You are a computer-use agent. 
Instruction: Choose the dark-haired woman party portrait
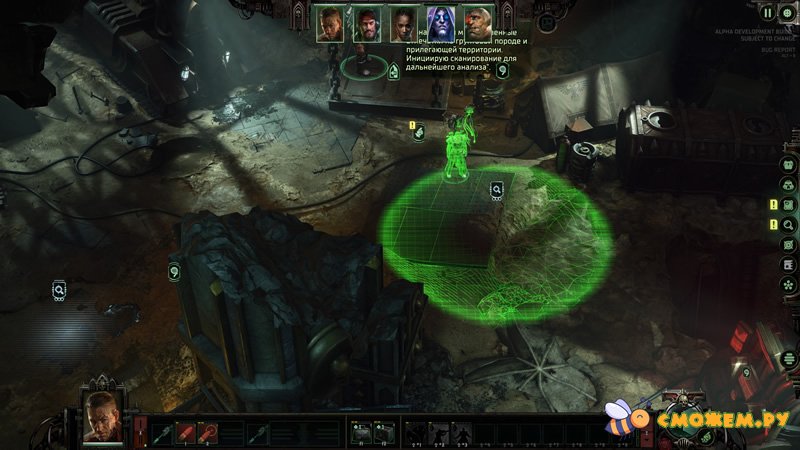point(403,24)
